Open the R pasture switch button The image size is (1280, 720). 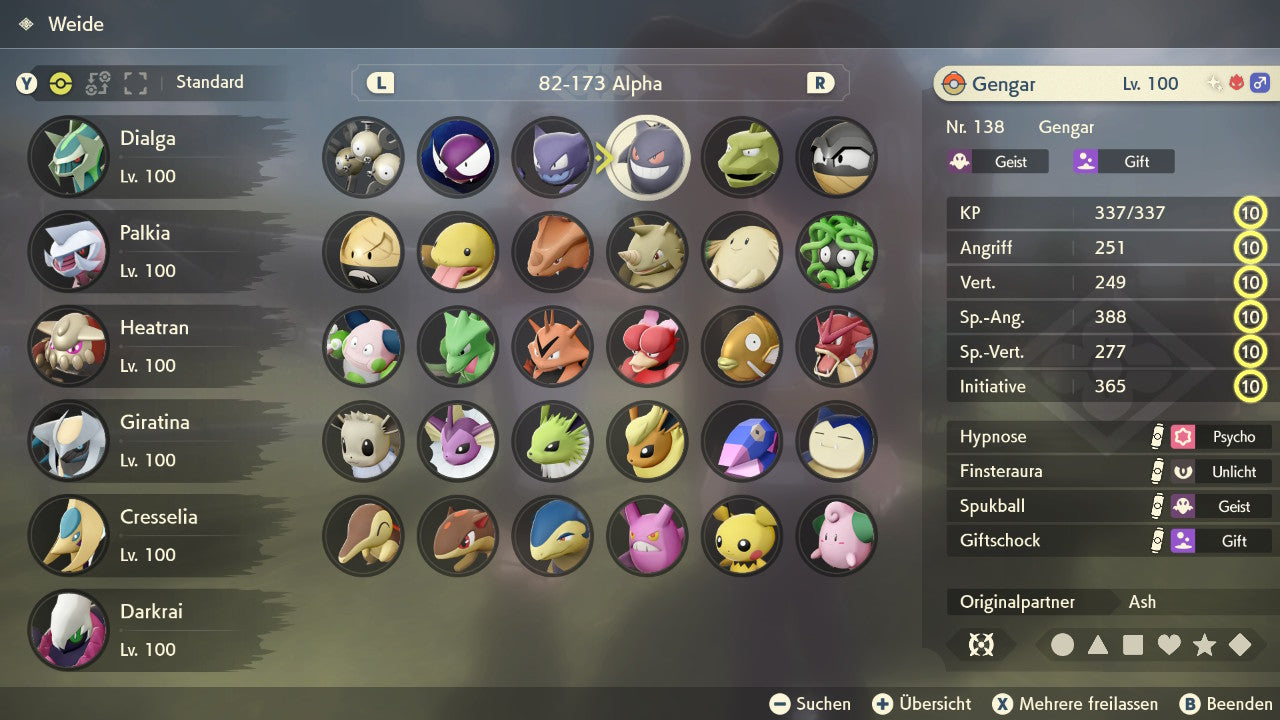(820, 84)
